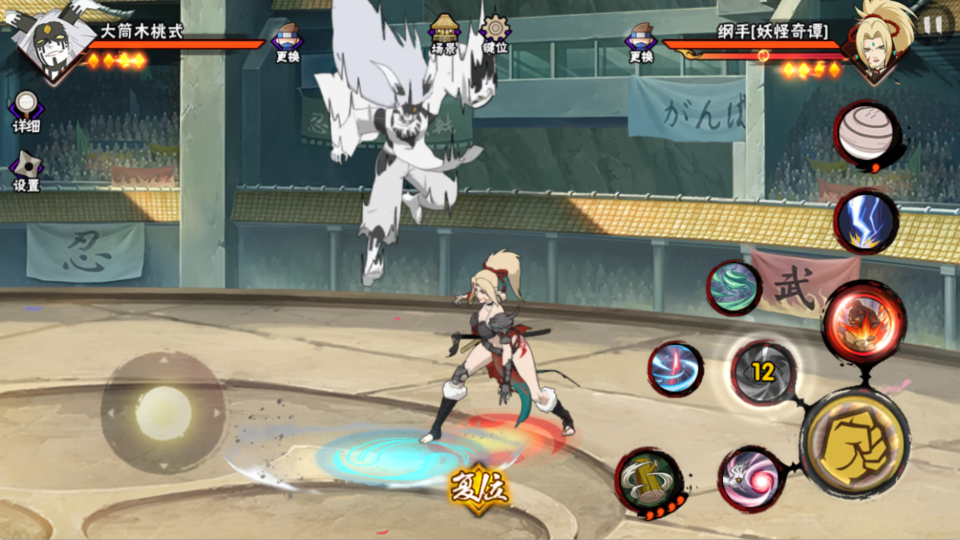The height and width of the screenshot is (540, 960).
Task: Open the 键位 key layout settings
Action: (495, 33)
